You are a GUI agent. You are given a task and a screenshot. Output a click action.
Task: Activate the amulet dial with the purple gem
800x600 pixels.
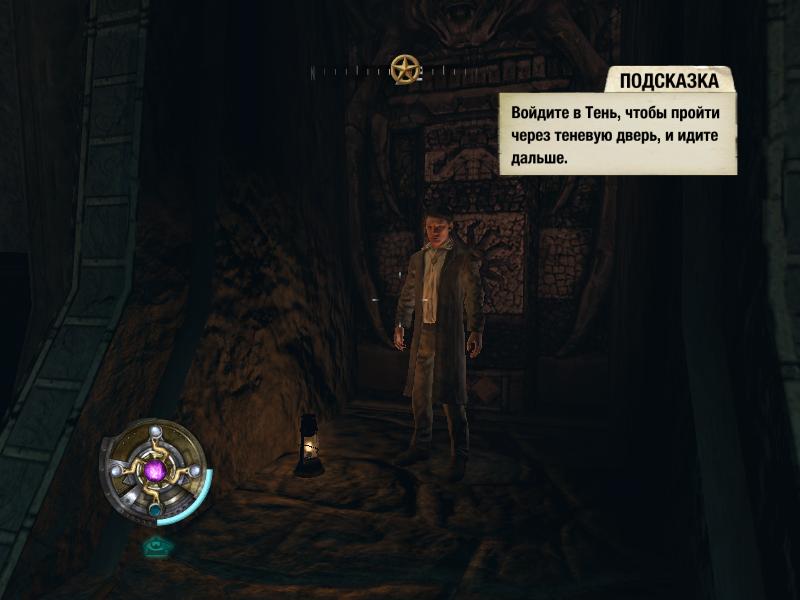pos(155,470)
